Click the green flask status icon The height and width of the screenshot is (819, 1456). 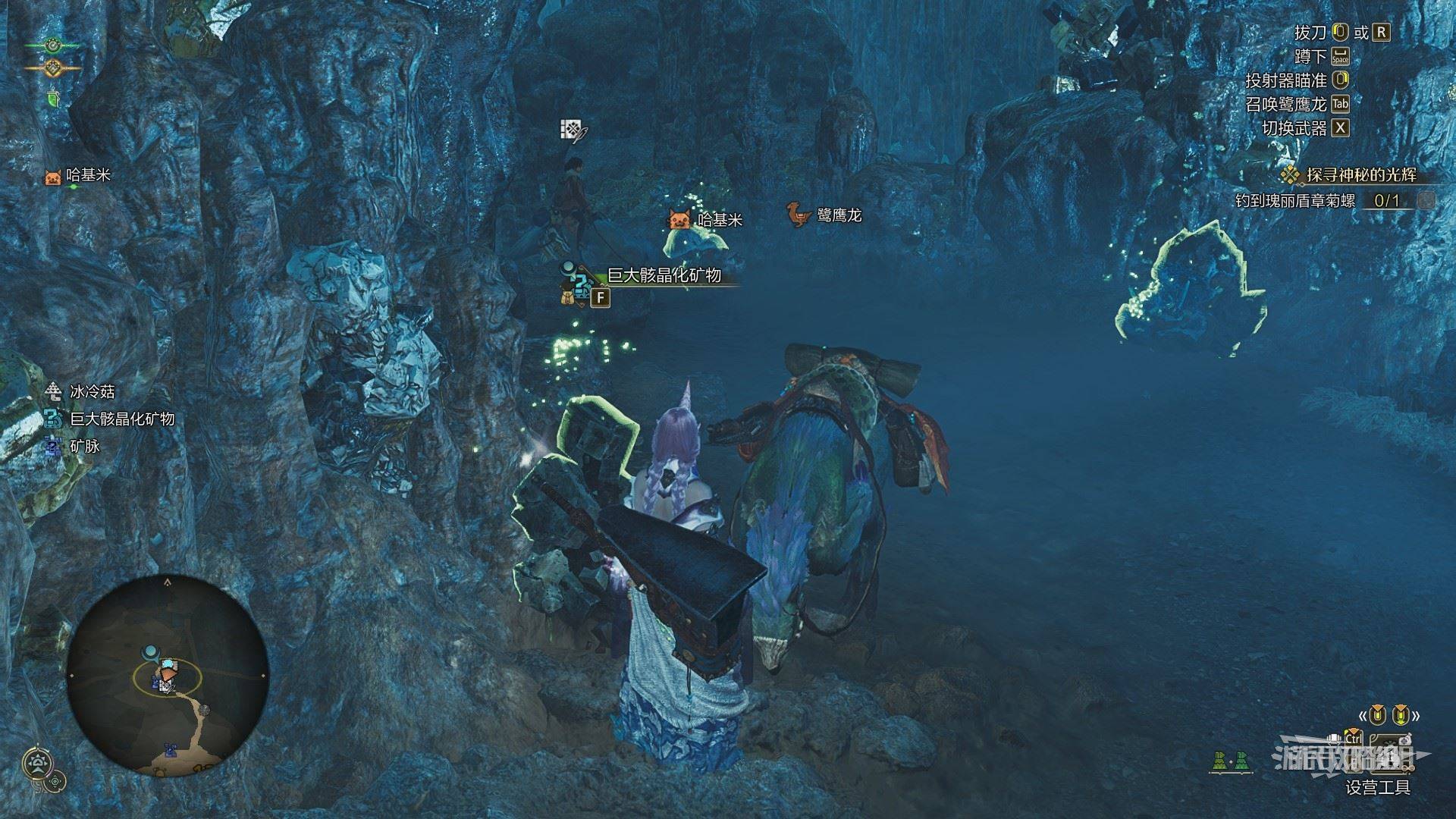click(x=53, y=99)
